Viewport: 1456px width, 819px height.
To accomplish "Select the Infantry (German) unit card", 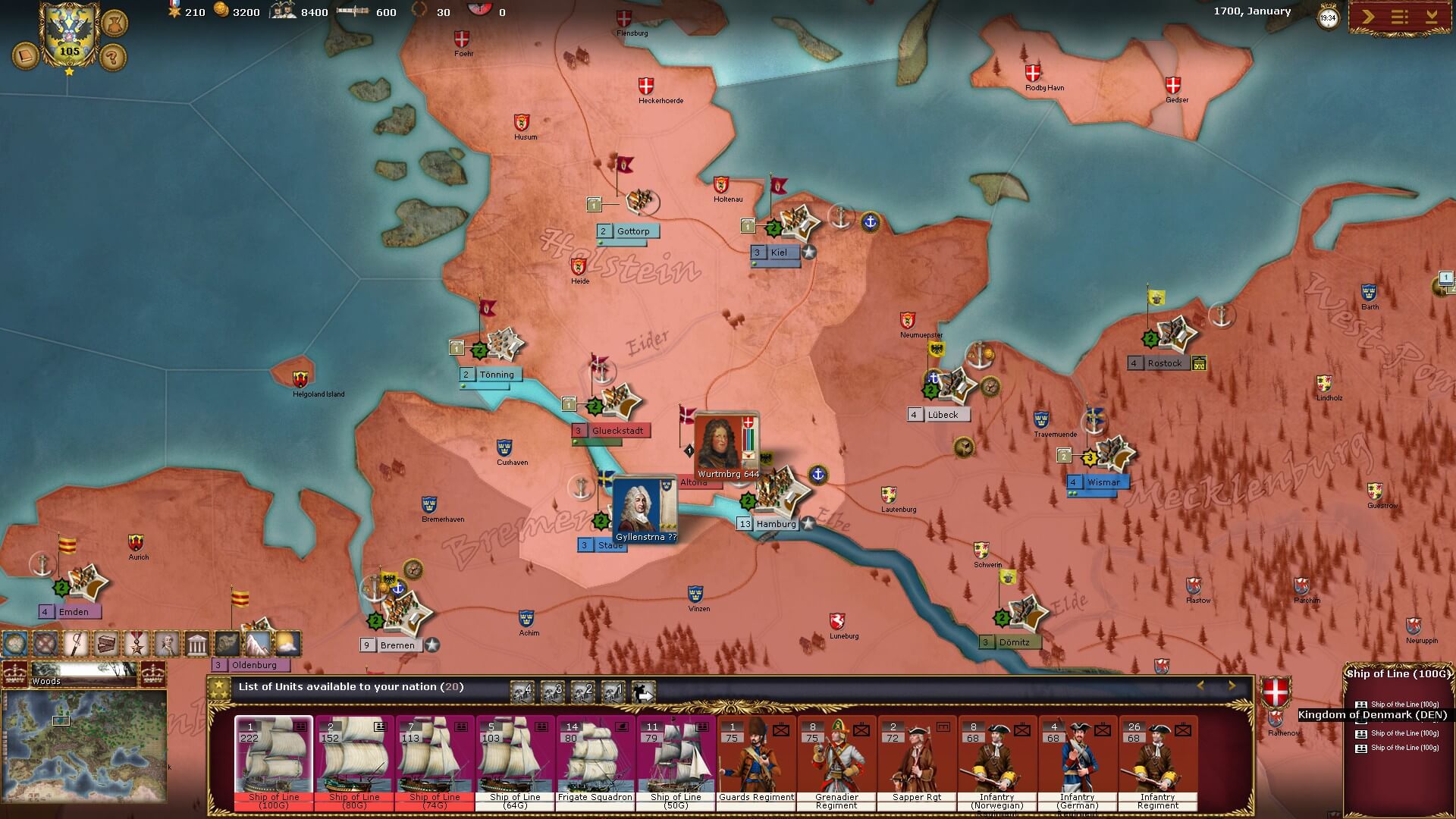I will 1078,762.
